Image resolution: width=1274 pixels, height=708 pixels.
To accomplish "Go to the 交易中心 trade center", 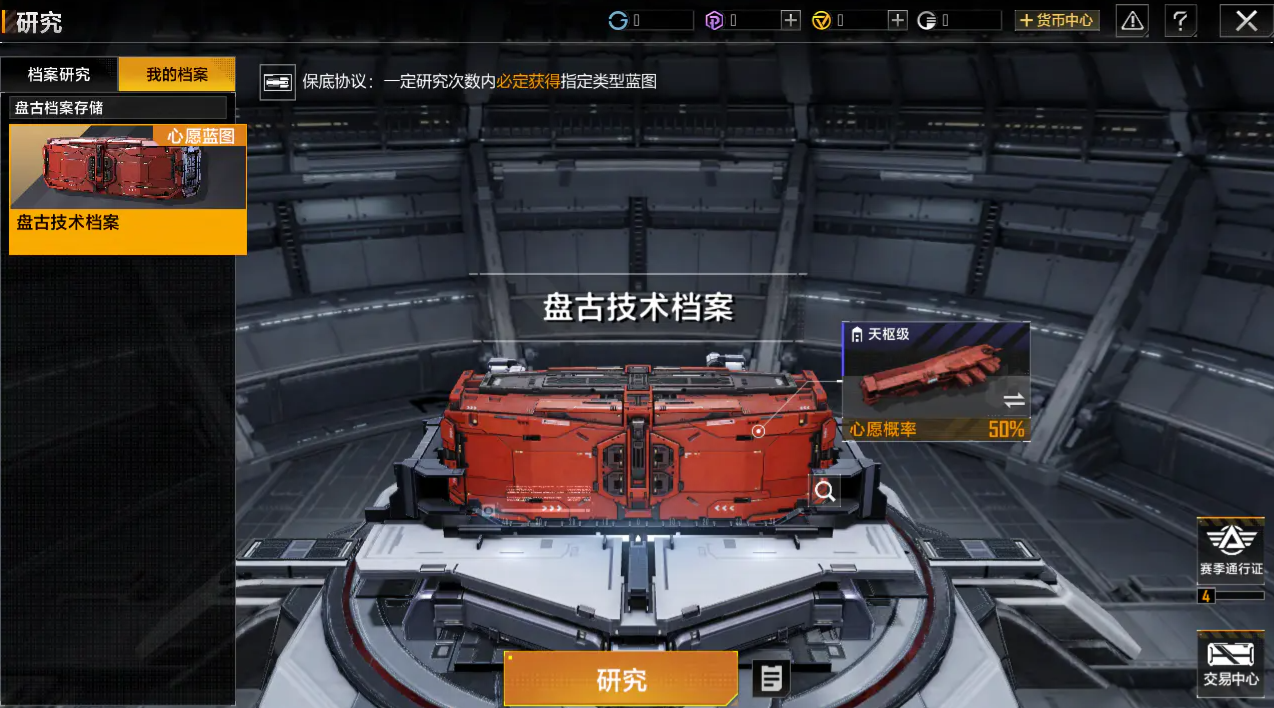I will [1231, 663].
